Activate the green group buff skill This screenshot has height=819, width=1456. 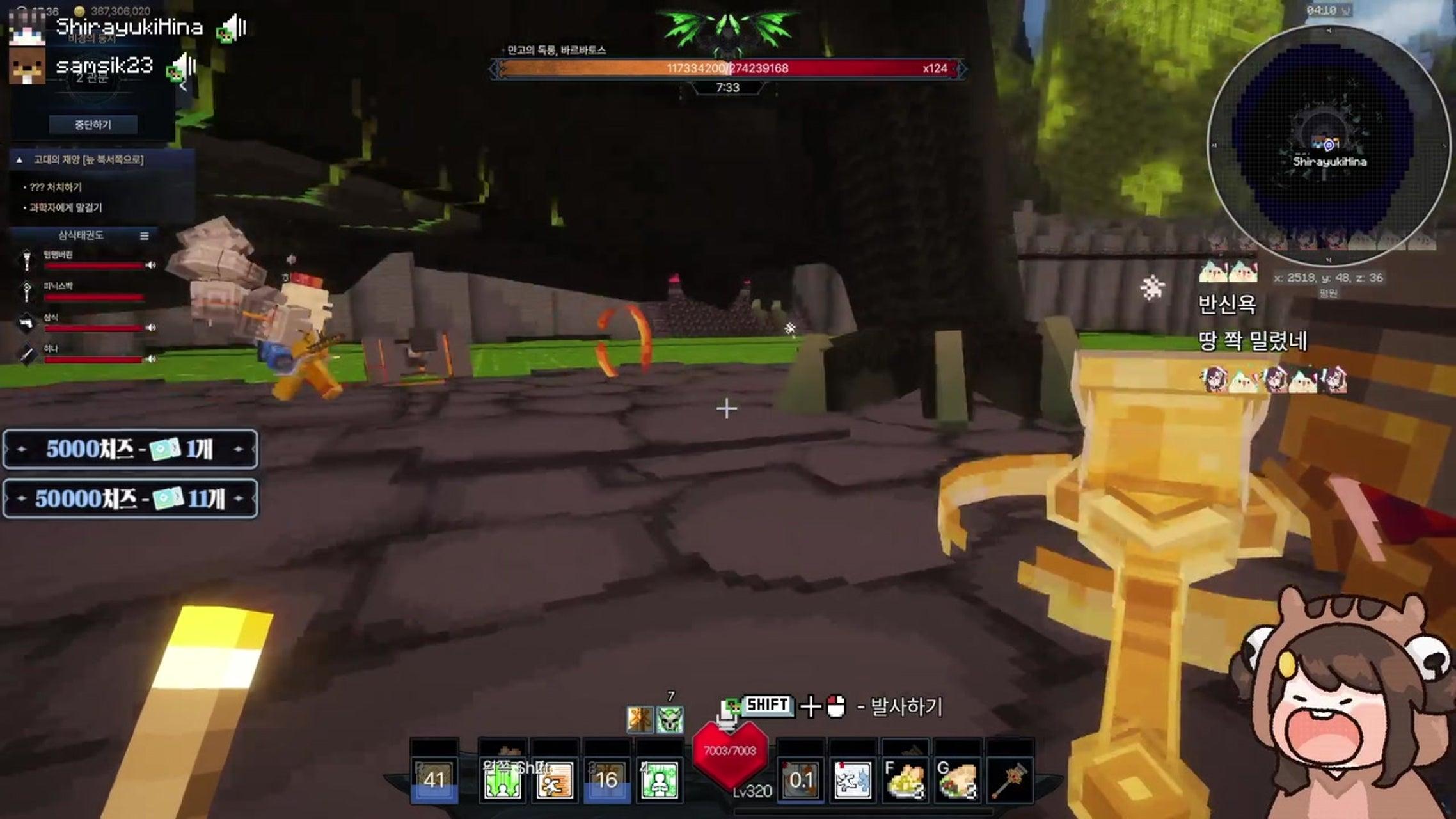(502, 781)
